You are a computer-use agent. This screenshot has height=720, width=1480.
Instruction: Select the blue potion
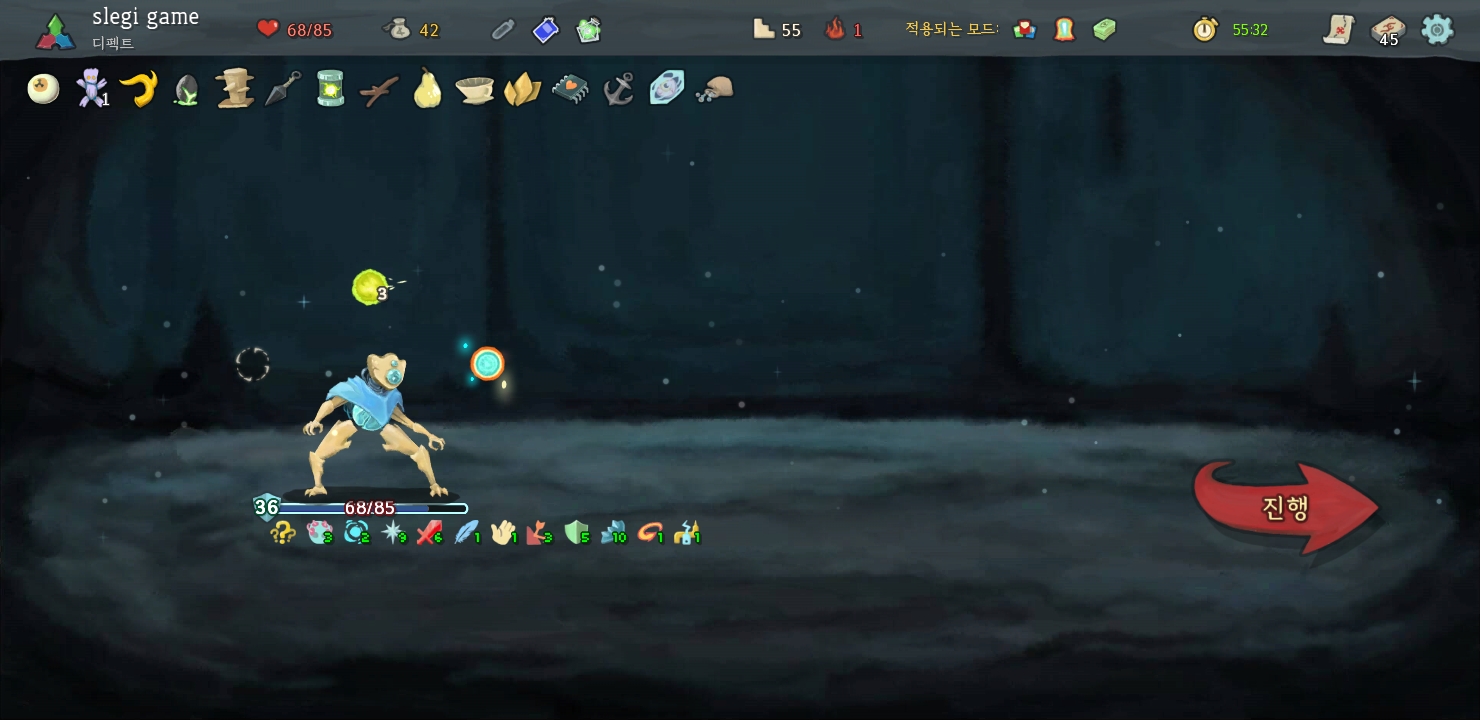coord(545,30)
